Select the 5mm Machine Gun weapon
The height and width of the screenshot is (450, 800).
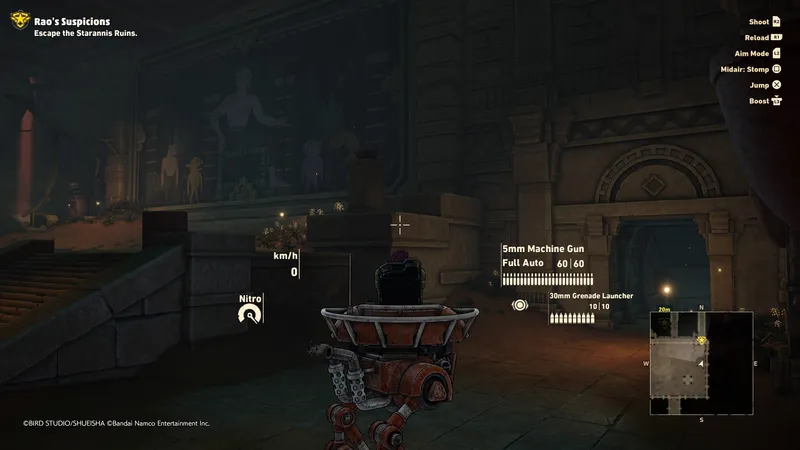[x=542, y=249]
